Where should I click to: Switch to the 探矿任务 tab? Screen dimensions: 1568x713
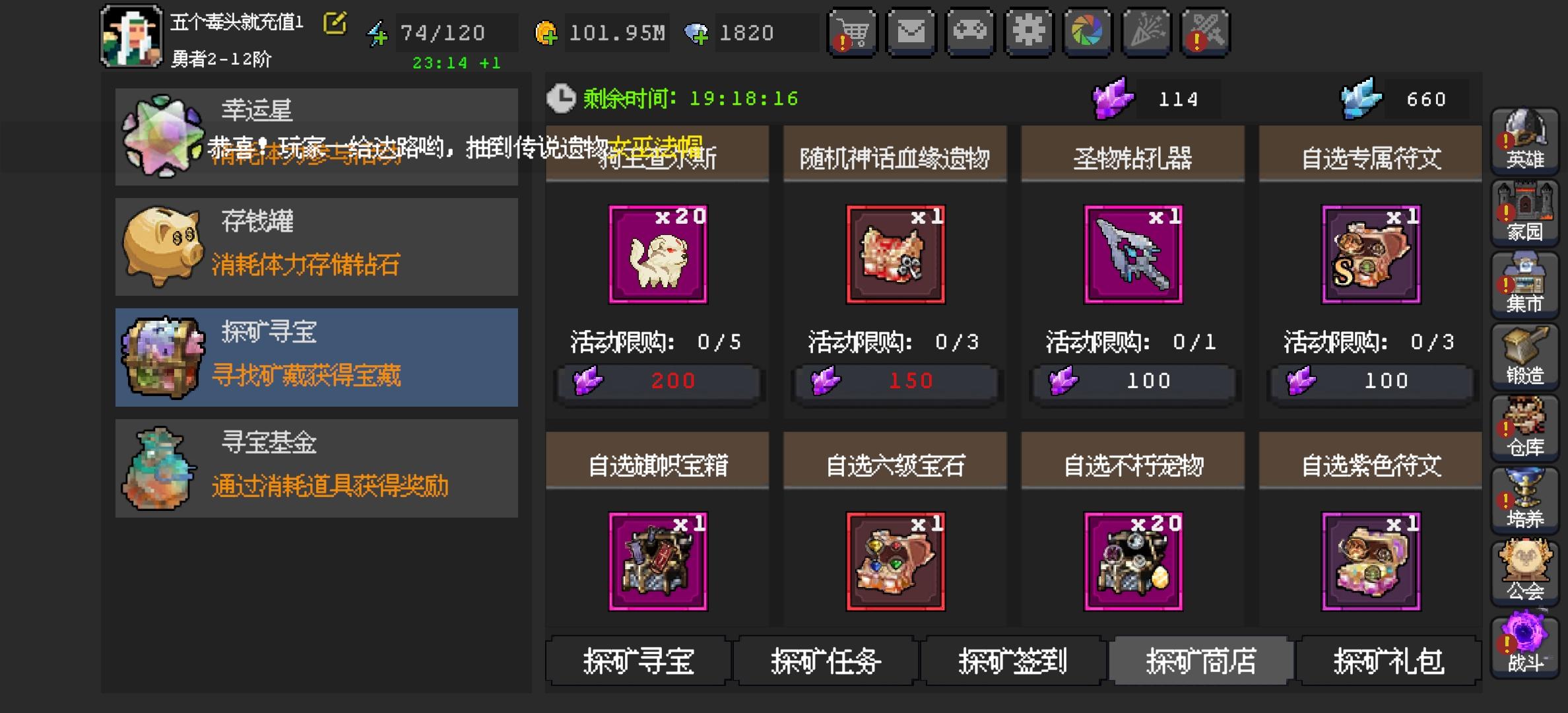(x=824, y=662)
